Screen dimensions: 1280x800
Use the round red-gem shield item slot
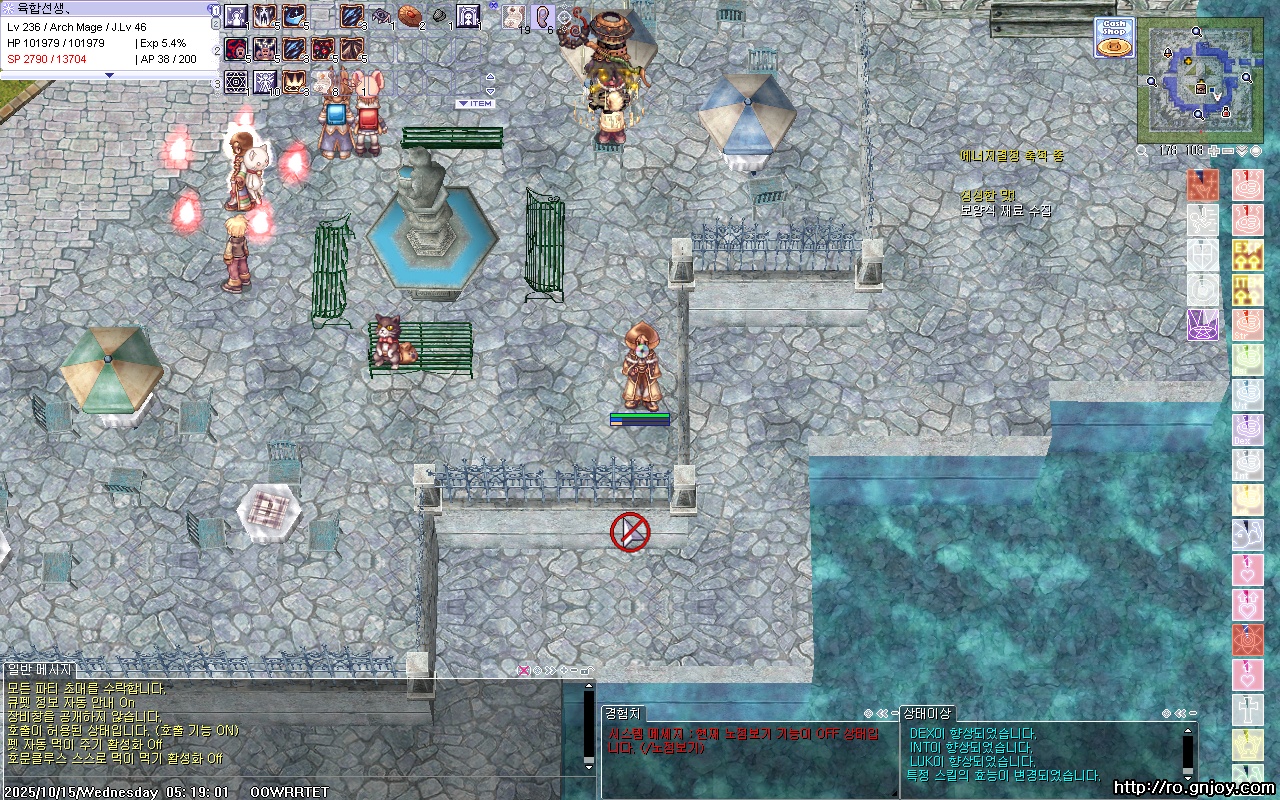pyautogui.click(x=408, y=16)
